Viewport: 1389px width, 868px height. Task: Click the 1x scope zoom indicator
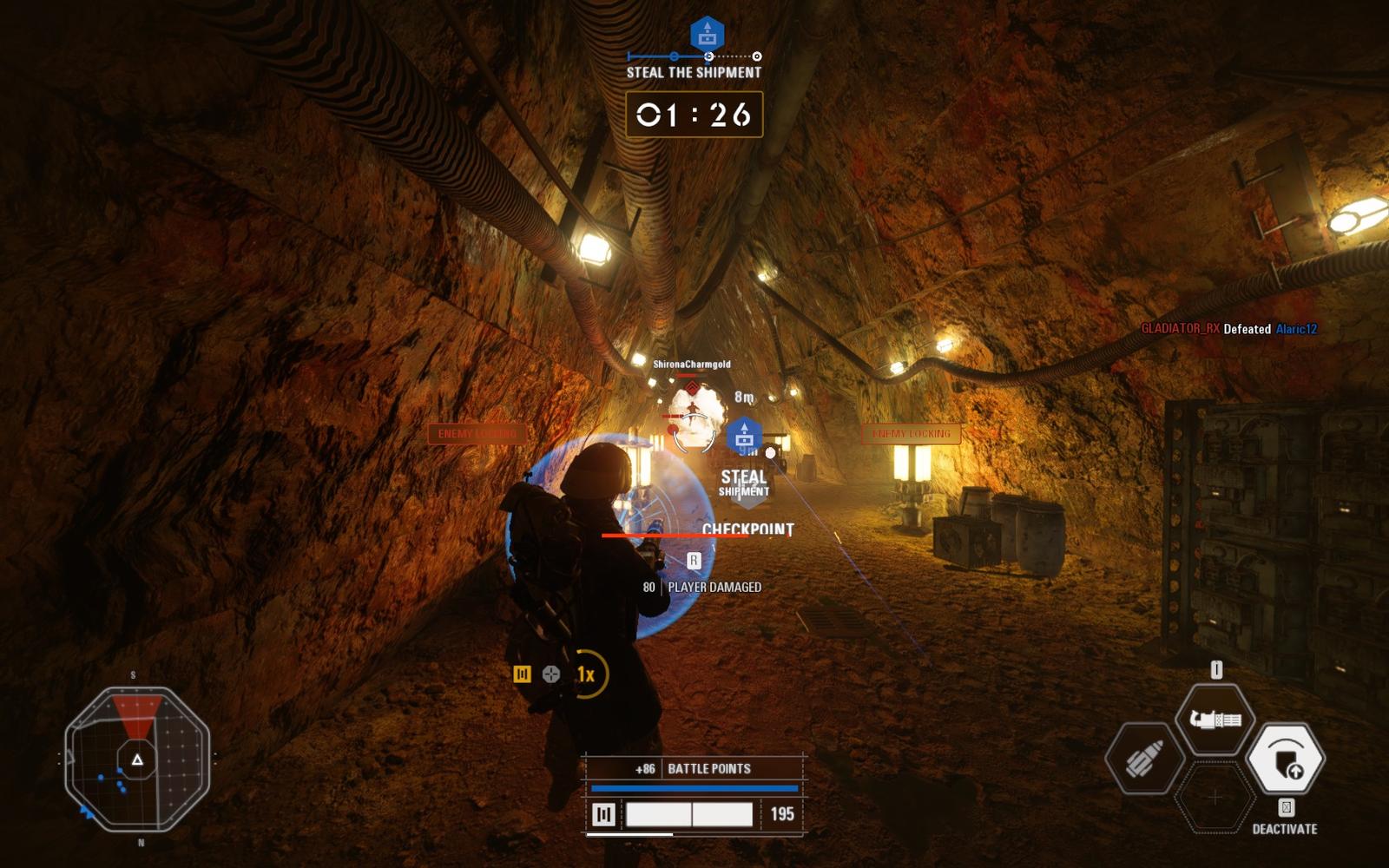586,674
